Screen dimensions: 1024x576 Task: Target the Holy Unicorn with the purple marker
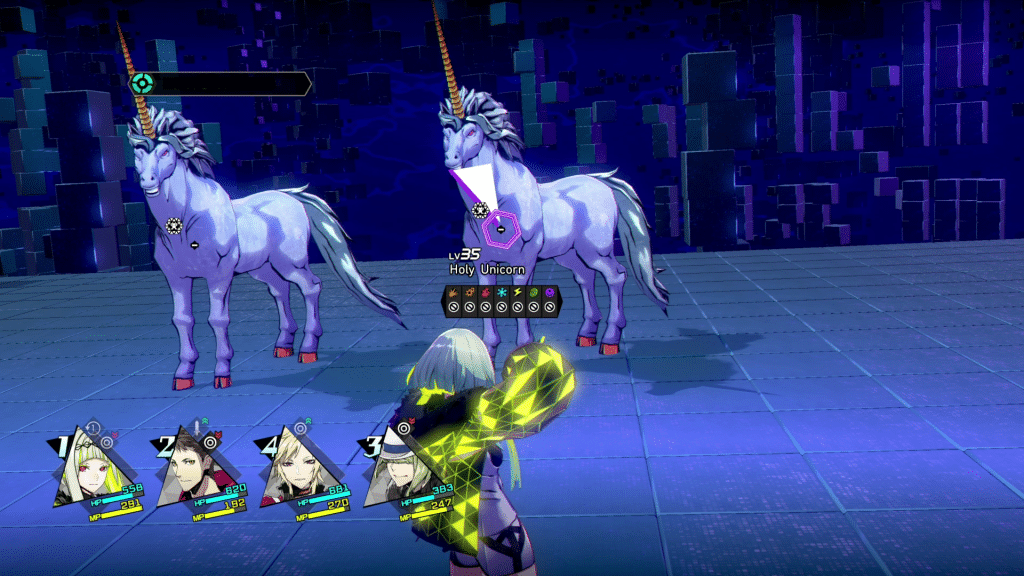pos(500,229)
